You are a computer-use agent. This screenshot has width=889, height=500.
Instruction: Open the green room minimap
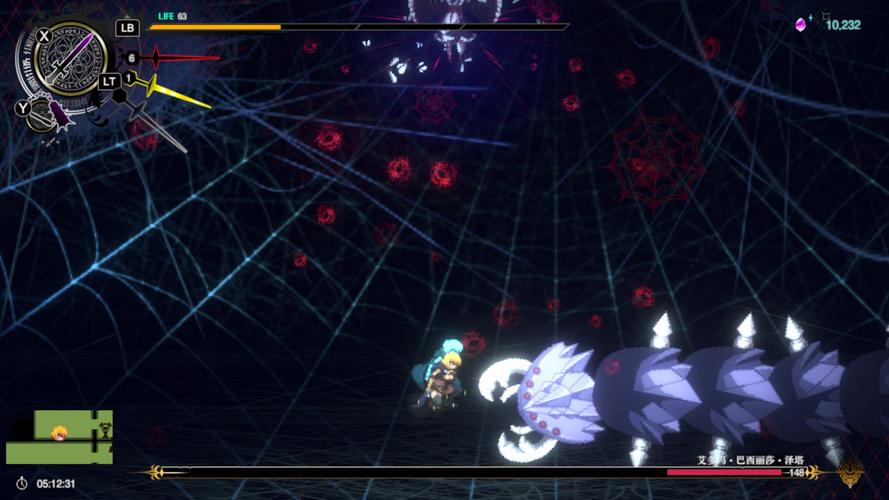59,437
